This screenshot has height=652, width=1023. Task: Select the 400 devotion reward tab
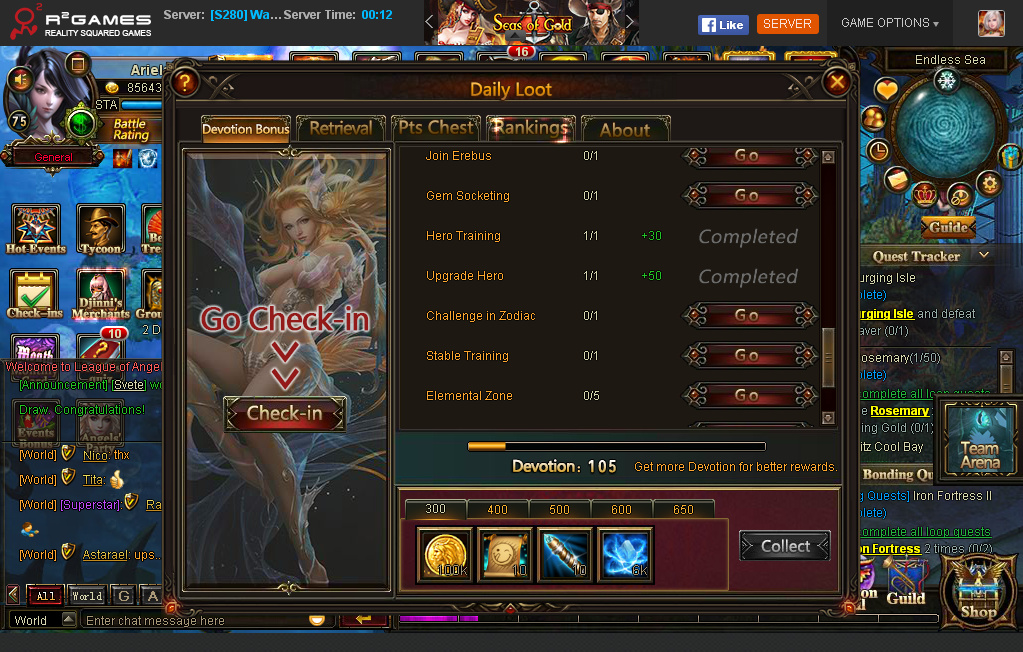[x=497, y=510]
